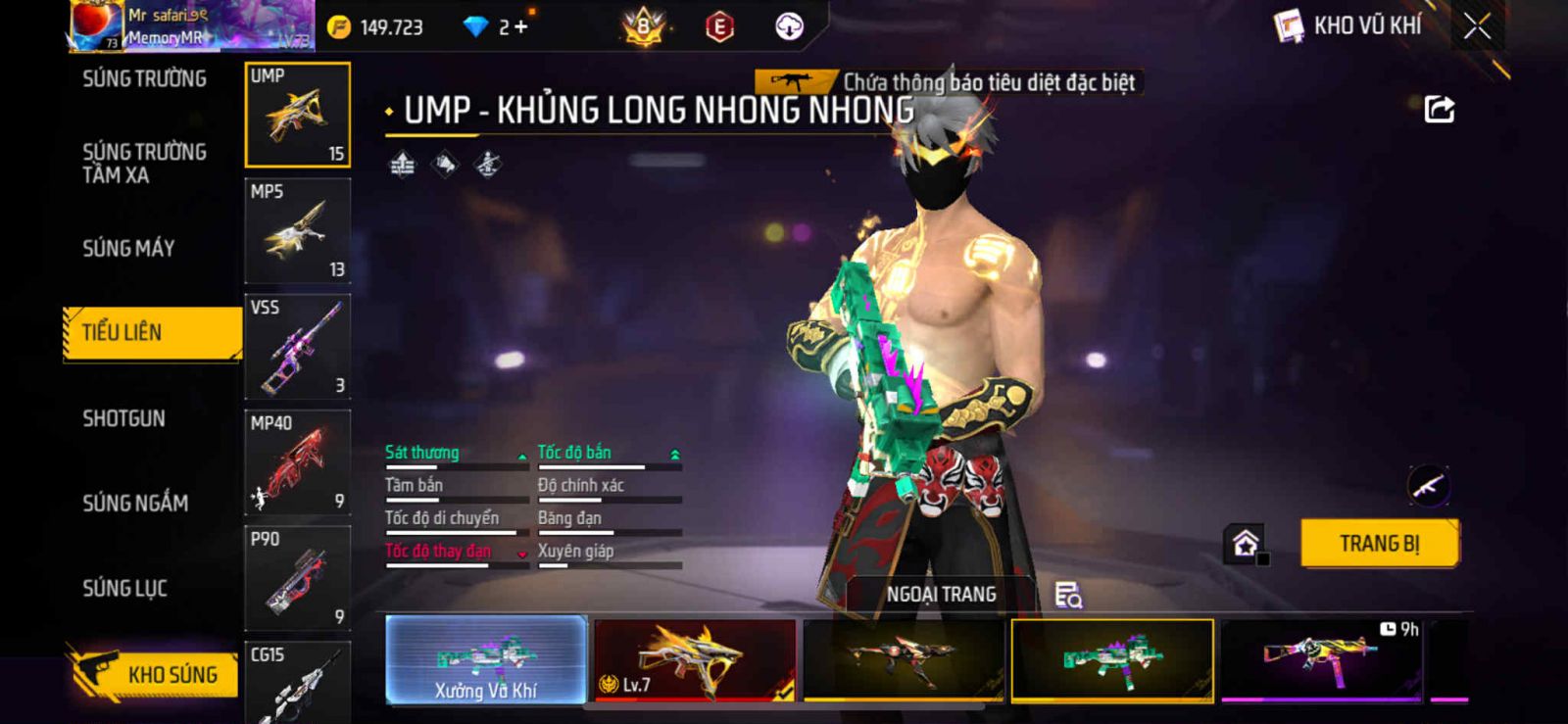Viewport: 1568px width, 724px height.
Task: Click the share icon
Action: 1439,109
